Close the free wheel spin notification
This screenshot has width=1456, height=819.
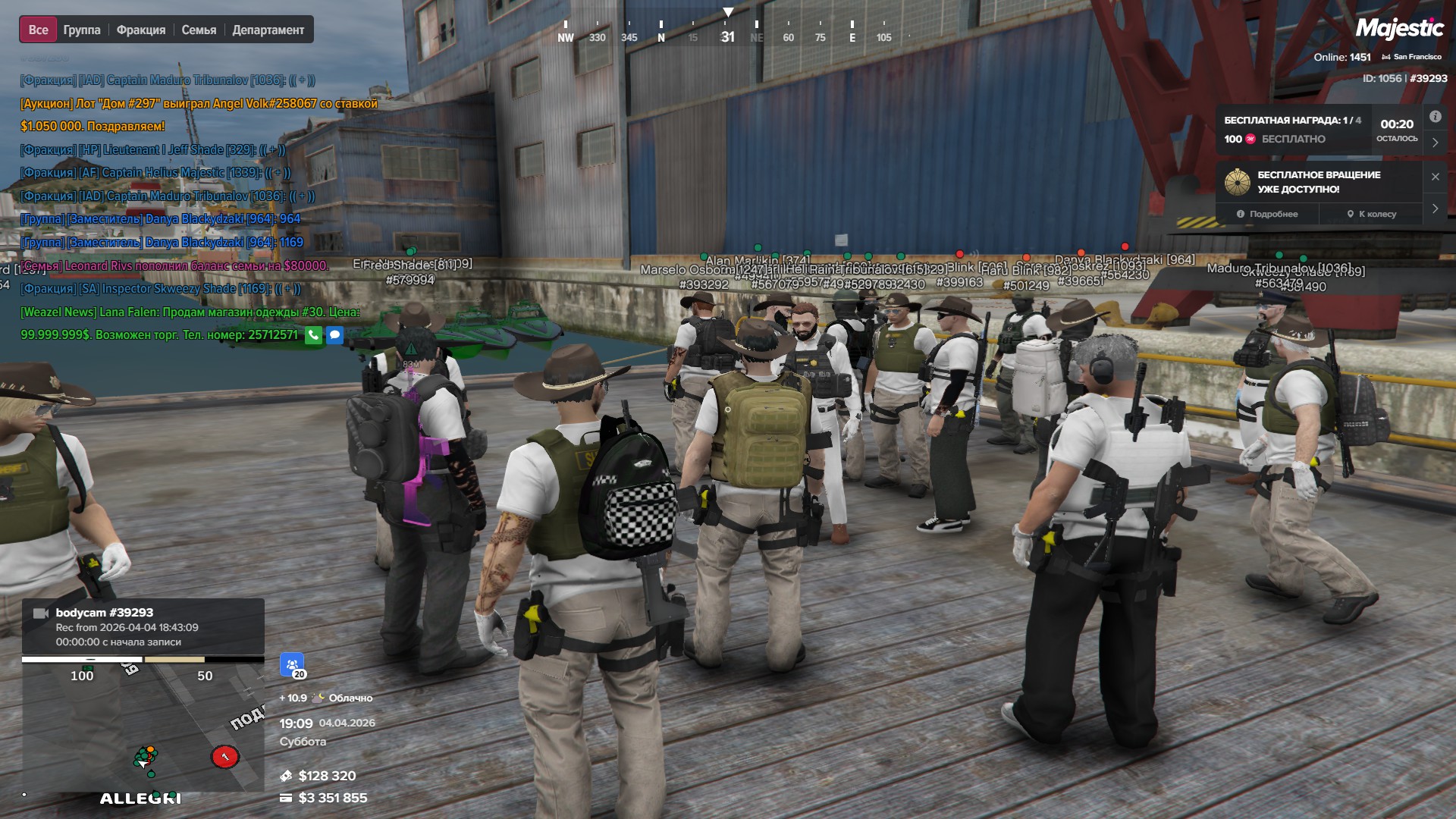pyautogui.click(x=1435, y=177)
